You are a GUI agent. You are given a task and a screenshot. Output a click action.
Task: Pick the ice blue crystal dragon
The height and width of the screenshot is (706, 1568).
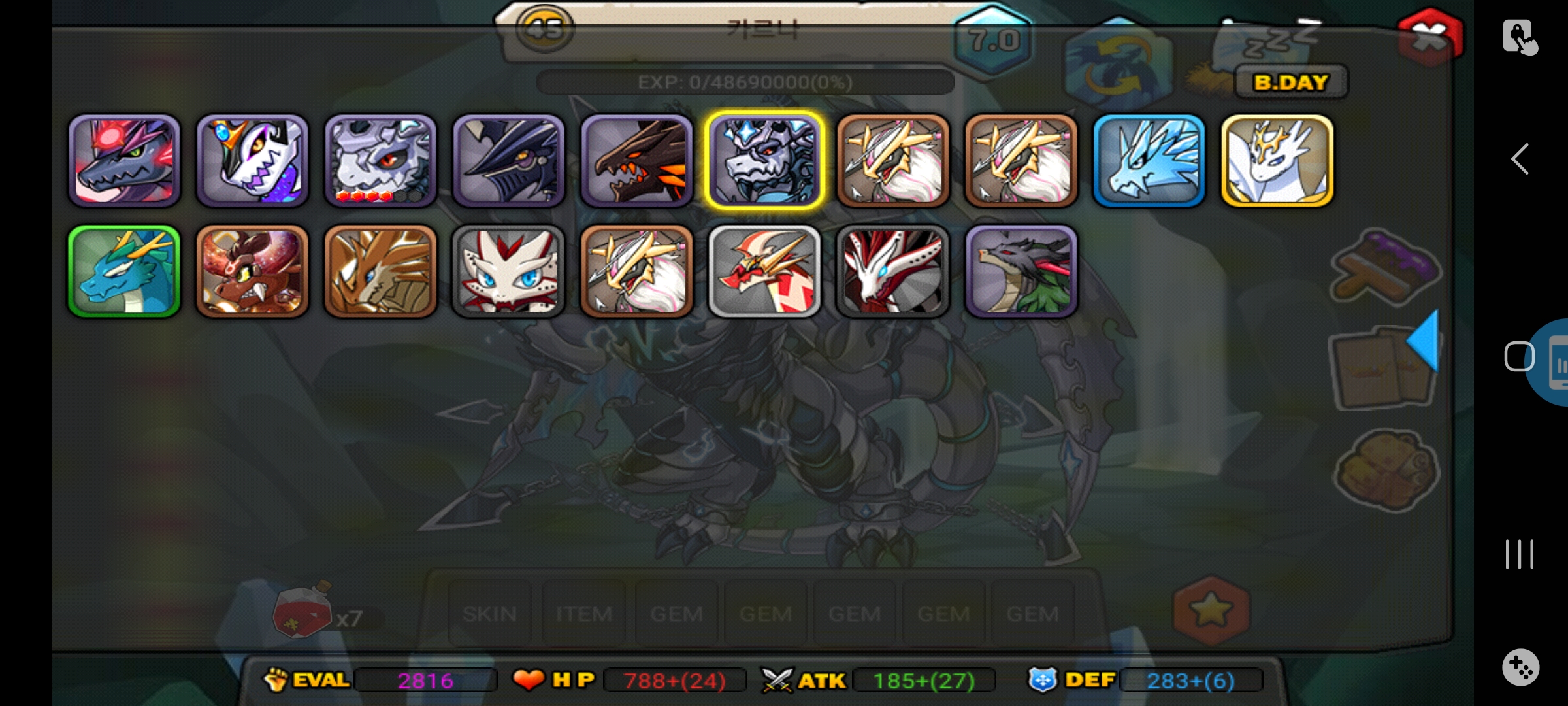point(1149,160)
